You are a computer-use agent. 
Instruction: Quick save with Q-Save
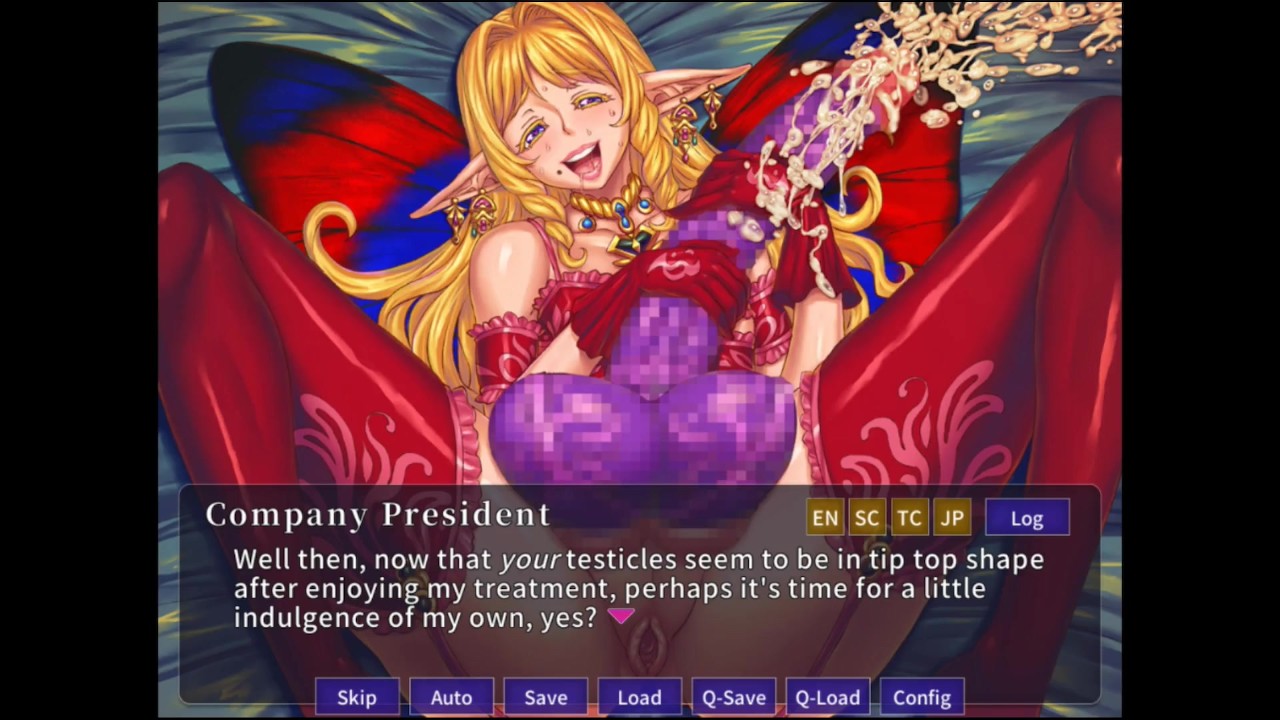pos(733,697)
